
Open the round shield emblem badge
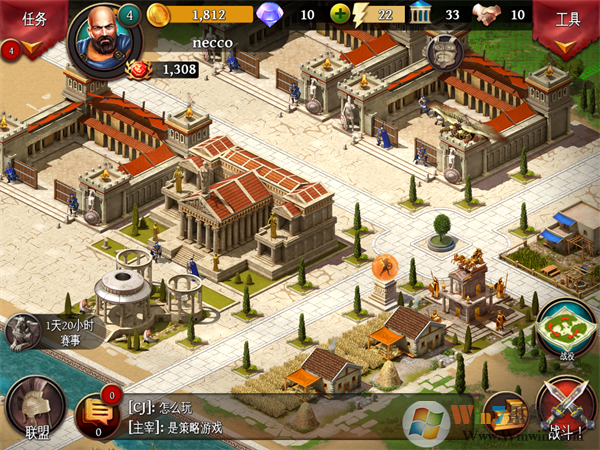(445, 53)
